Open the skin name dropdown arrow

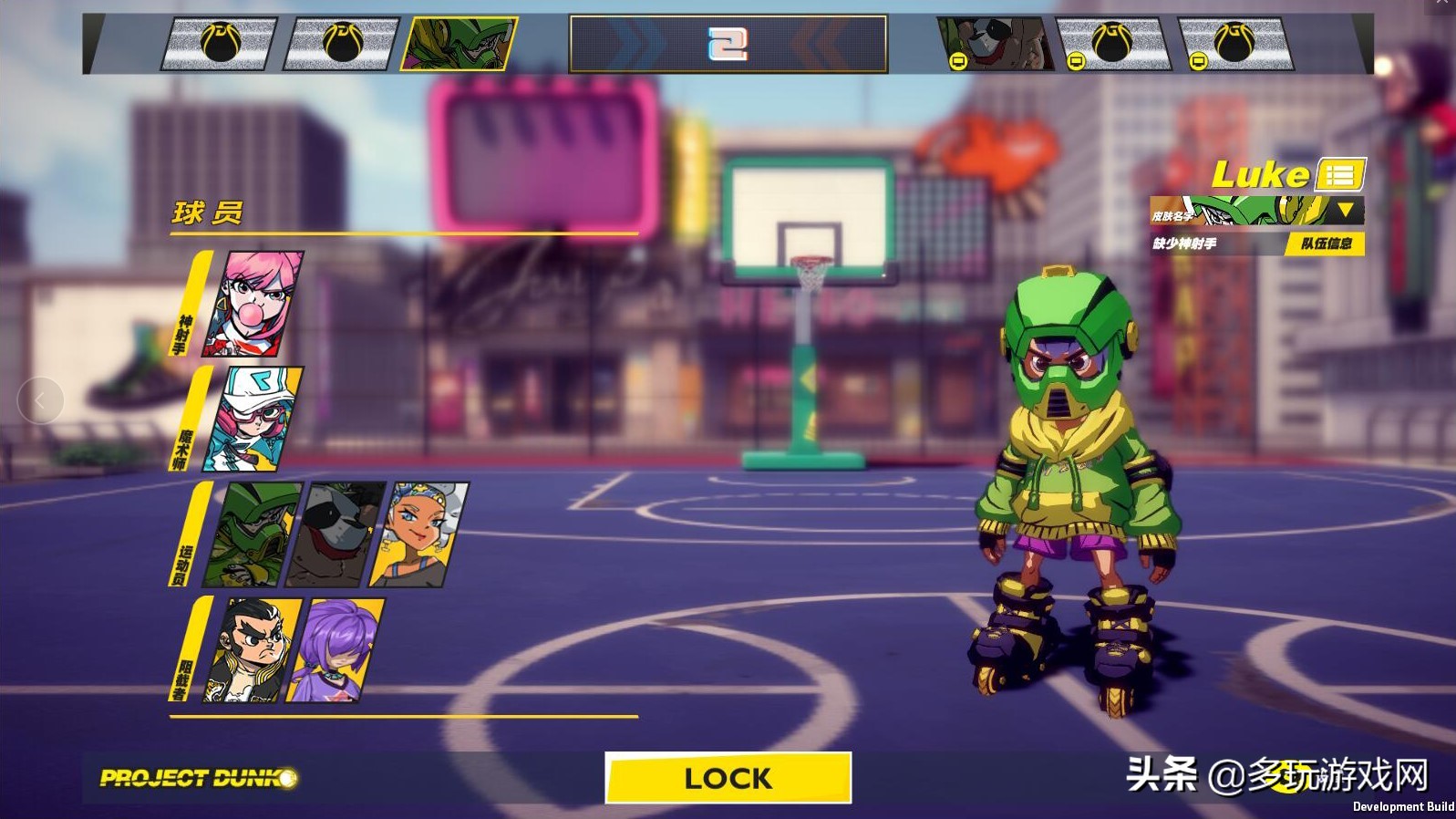(1345, 211)
